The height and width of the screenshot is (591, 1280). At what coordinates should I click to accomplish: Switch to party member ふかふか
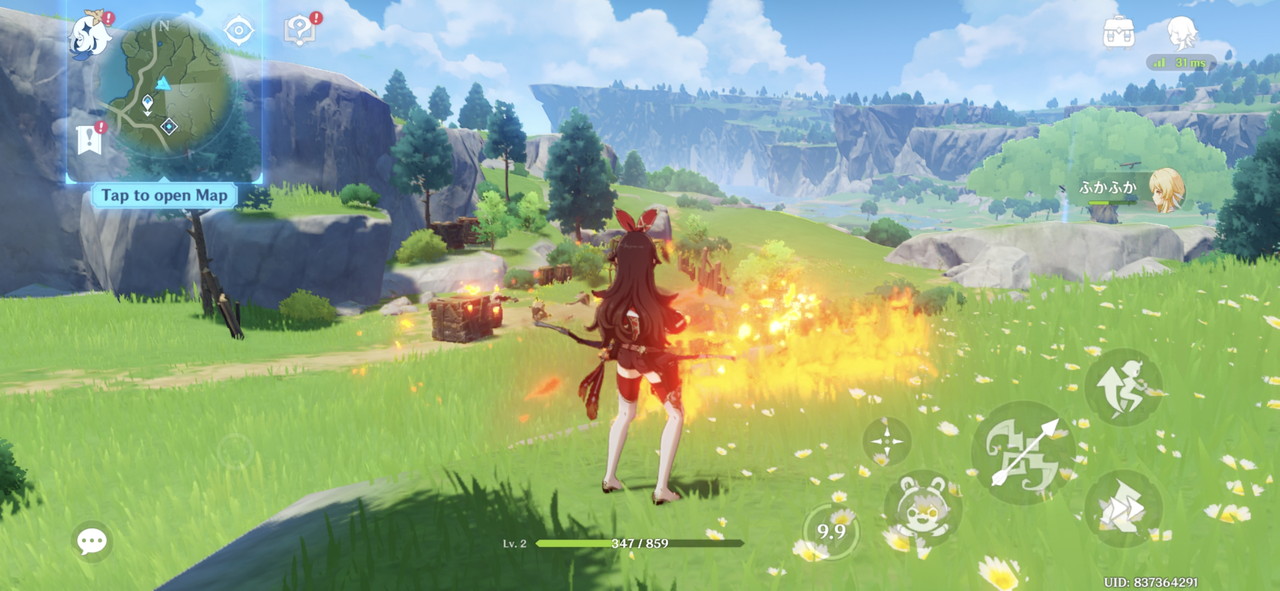coord(1165,190)
